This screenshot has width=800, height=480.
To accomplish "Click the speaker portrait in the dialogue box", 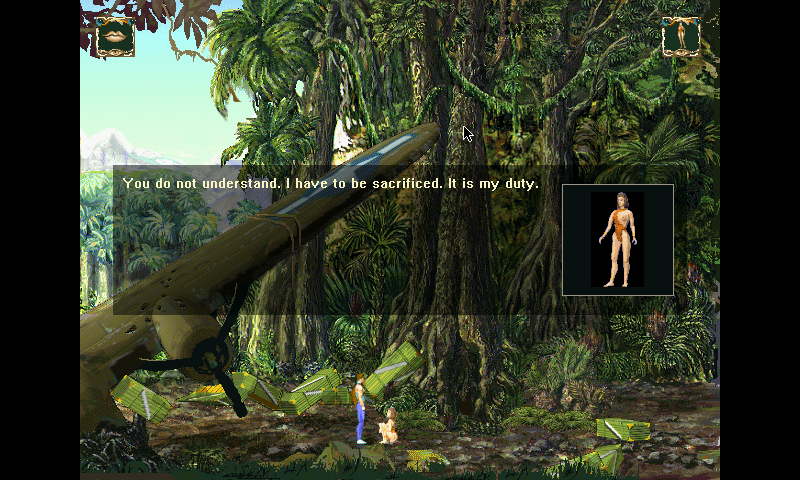I will (618, 240).
